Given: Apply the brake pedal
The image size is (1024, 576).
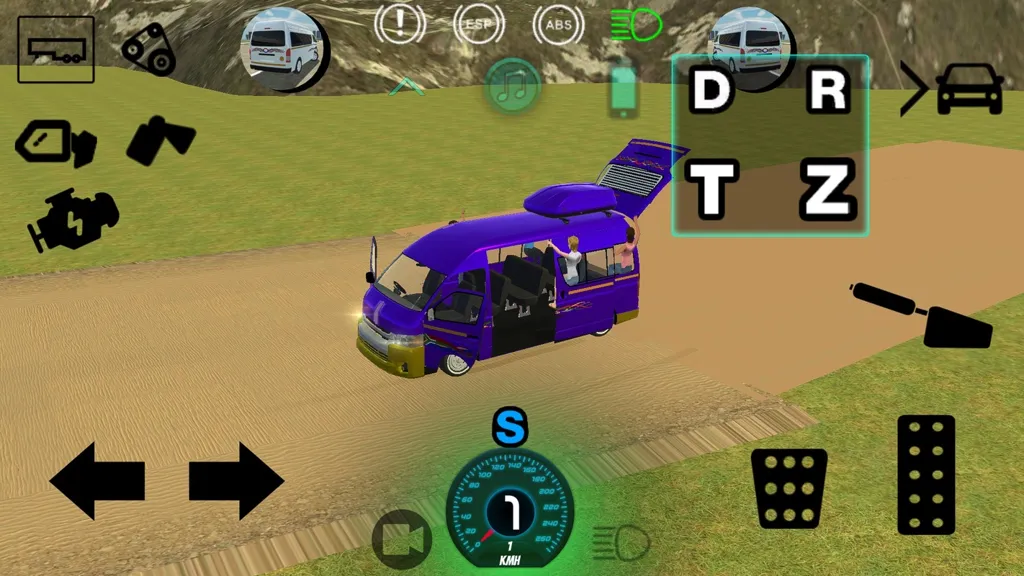Looking at the screenshot, I should 789,488.
